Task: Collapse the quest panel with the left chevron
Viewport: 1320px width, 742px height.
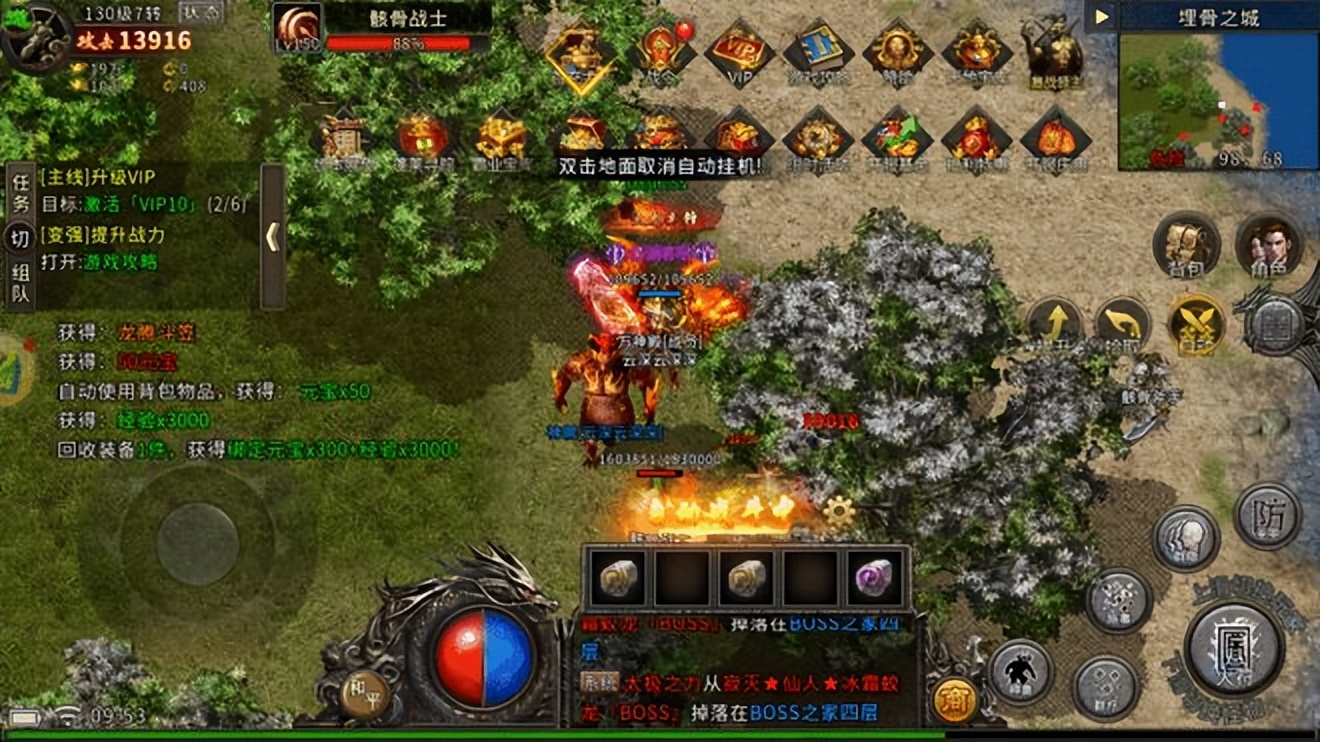Action: coord(271,239)
